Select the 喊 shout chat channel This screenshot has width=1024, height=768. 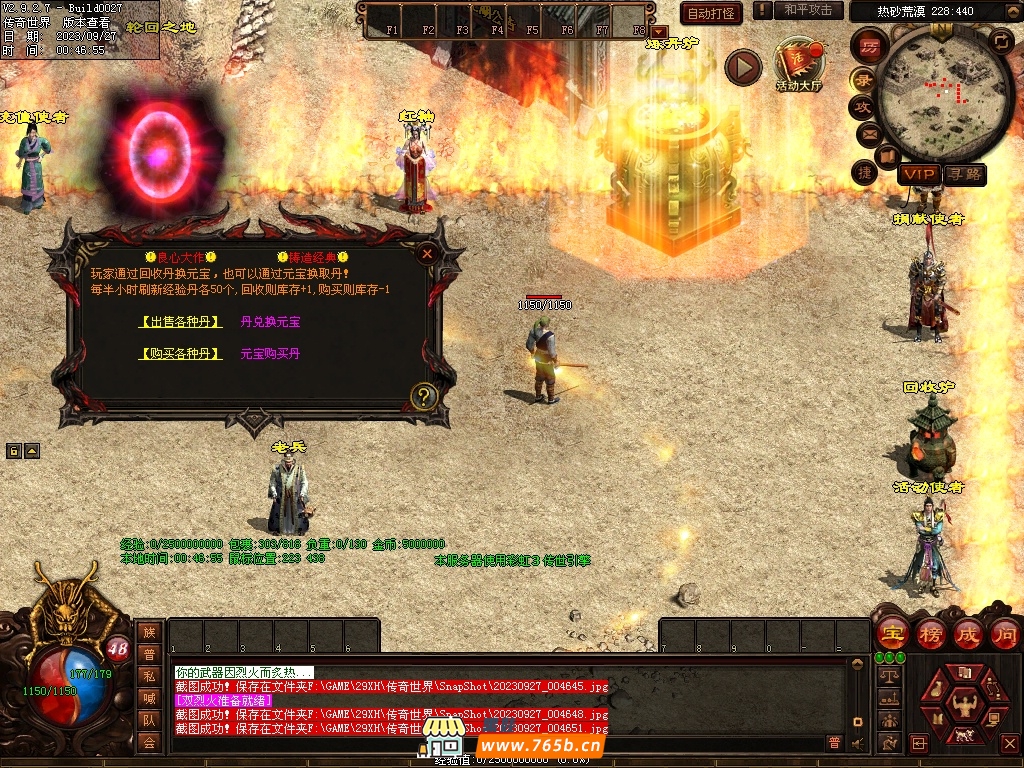(149, 699)
